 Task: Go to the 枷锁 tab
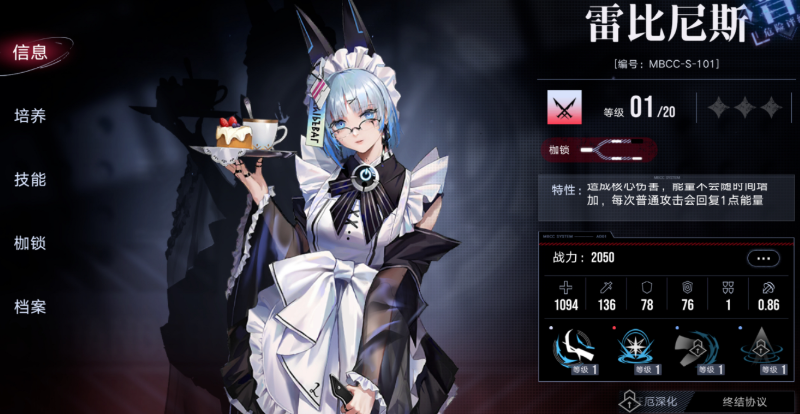31,243
